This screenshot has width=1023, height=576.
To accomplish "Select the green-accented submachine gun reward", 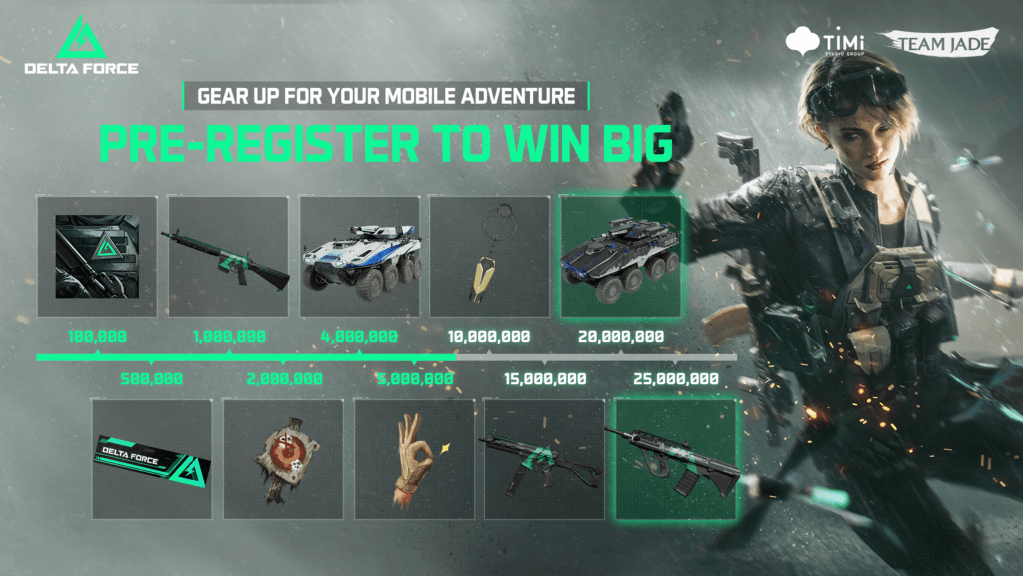I will point(544,460).
